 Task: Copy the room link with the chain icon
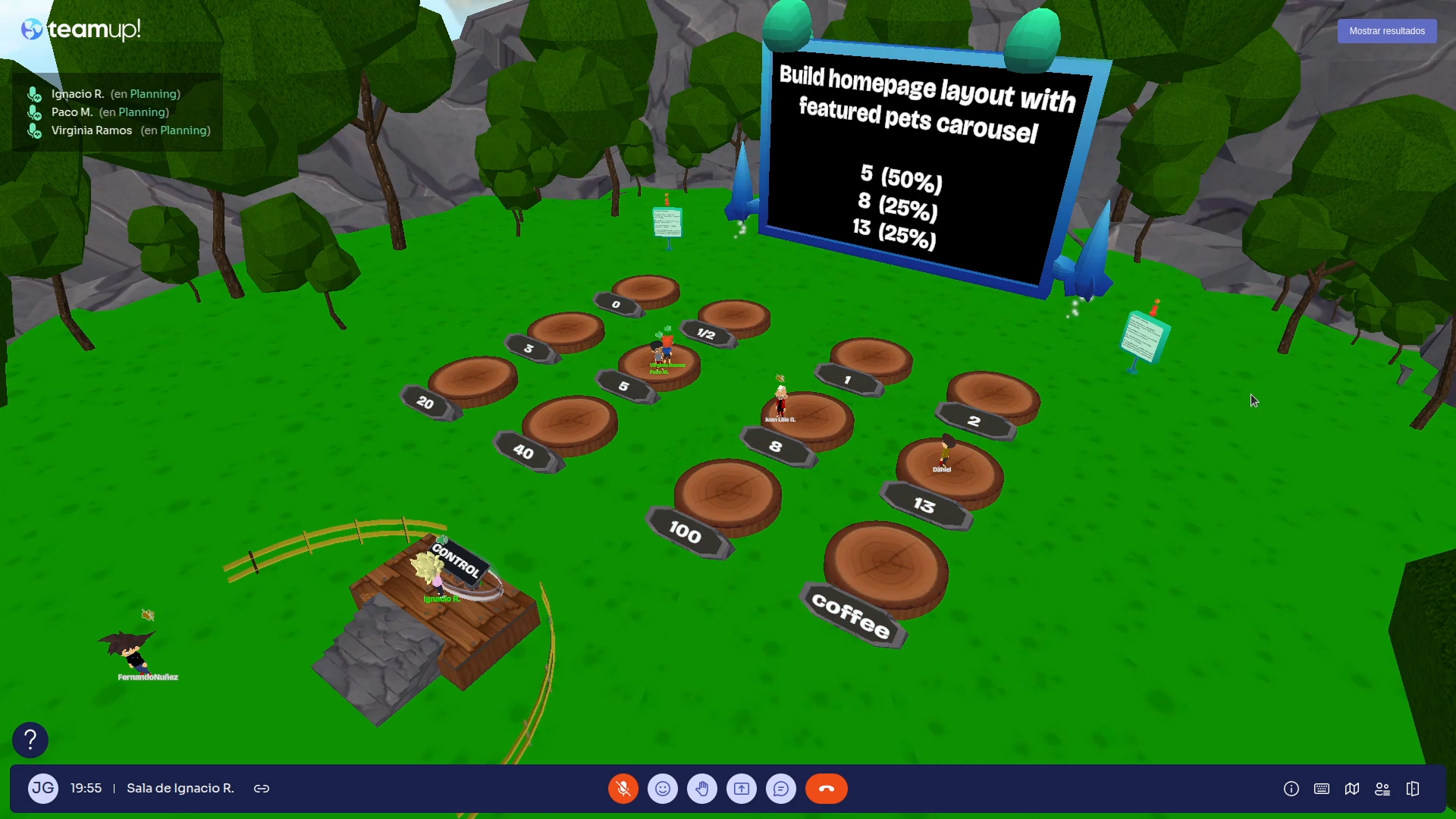[262, 789]
